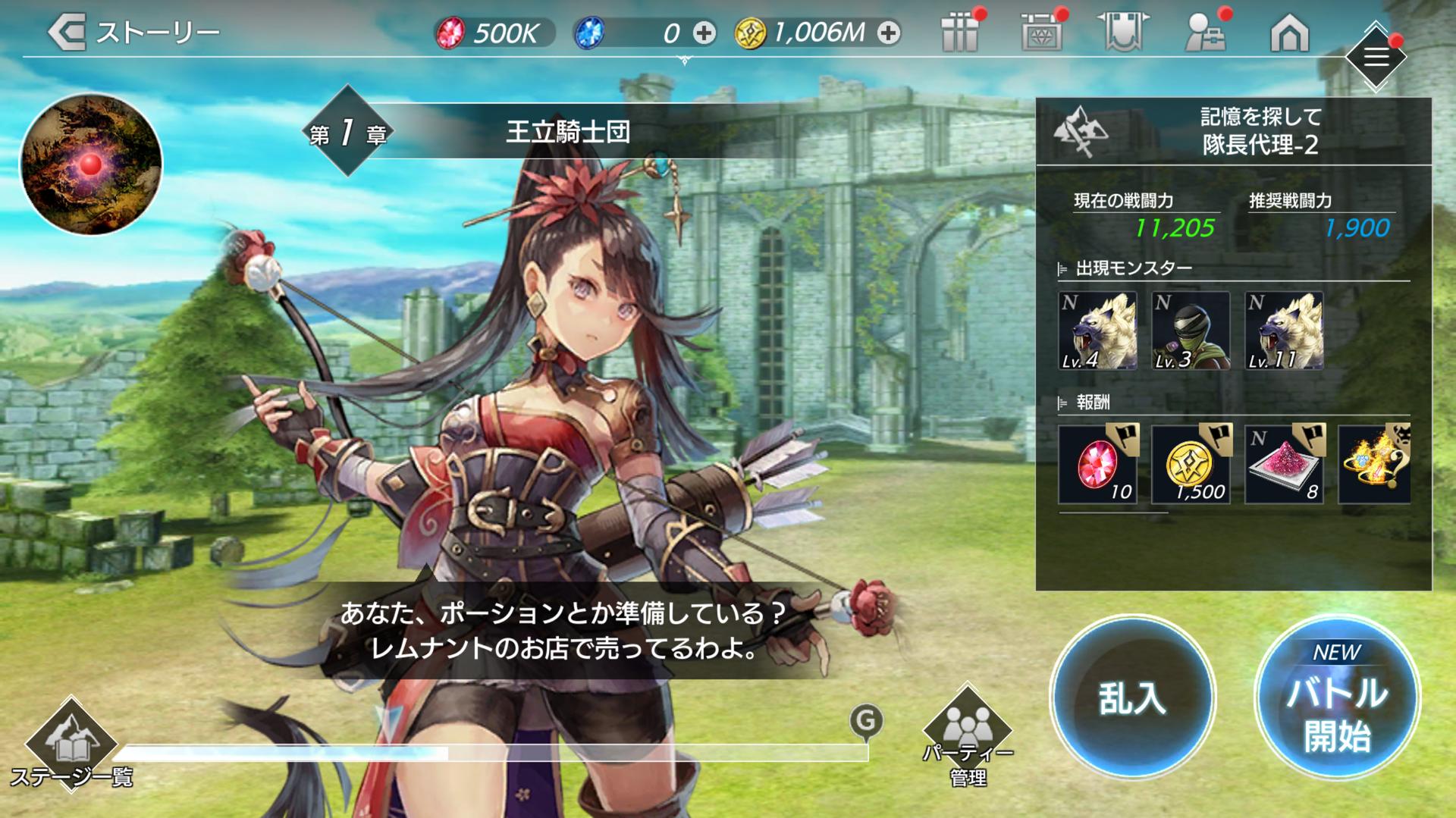Start the battle with バトル開始

point(1337,698)
